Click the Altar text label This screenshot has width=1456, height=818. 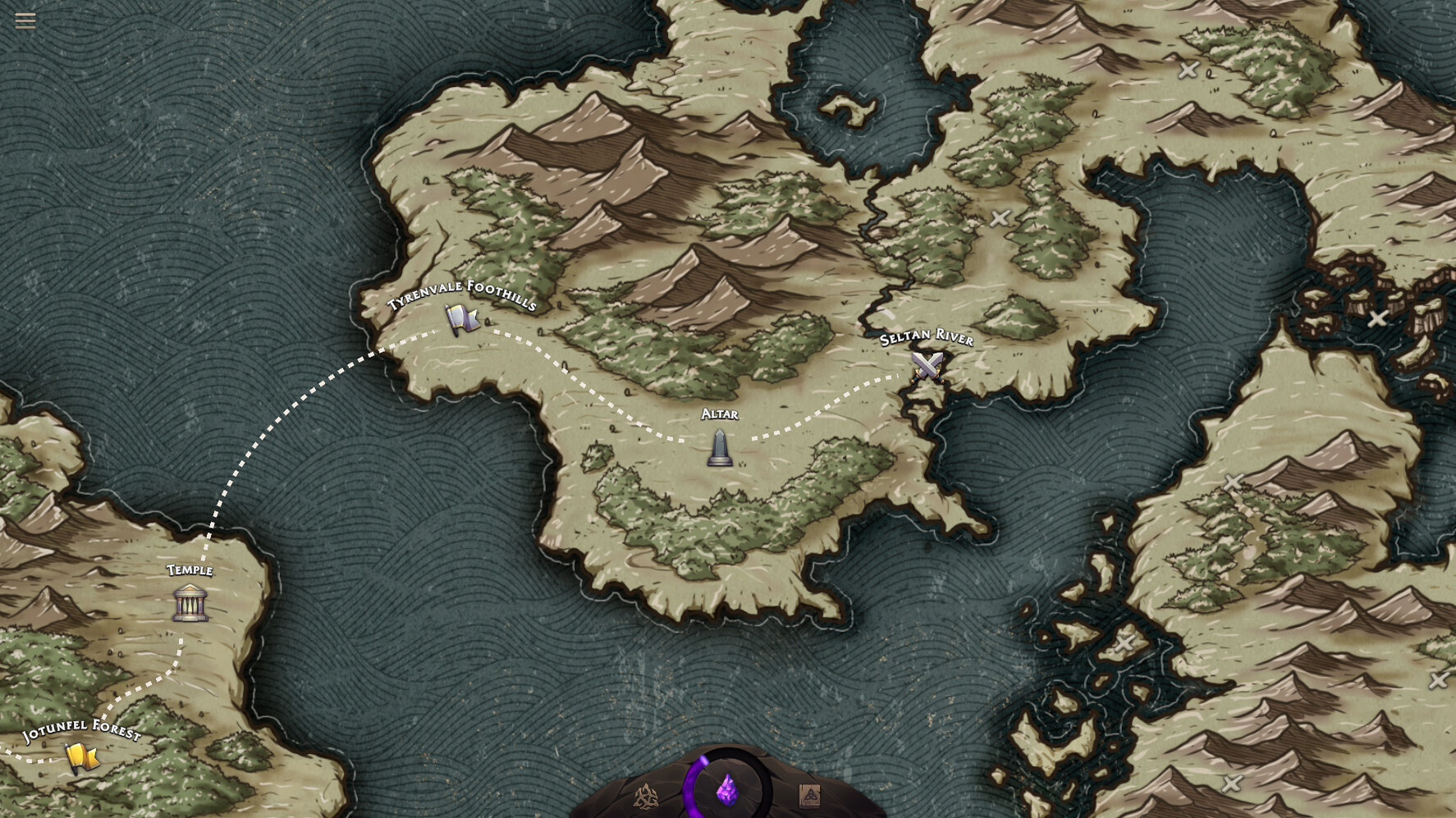pos(720,414)
